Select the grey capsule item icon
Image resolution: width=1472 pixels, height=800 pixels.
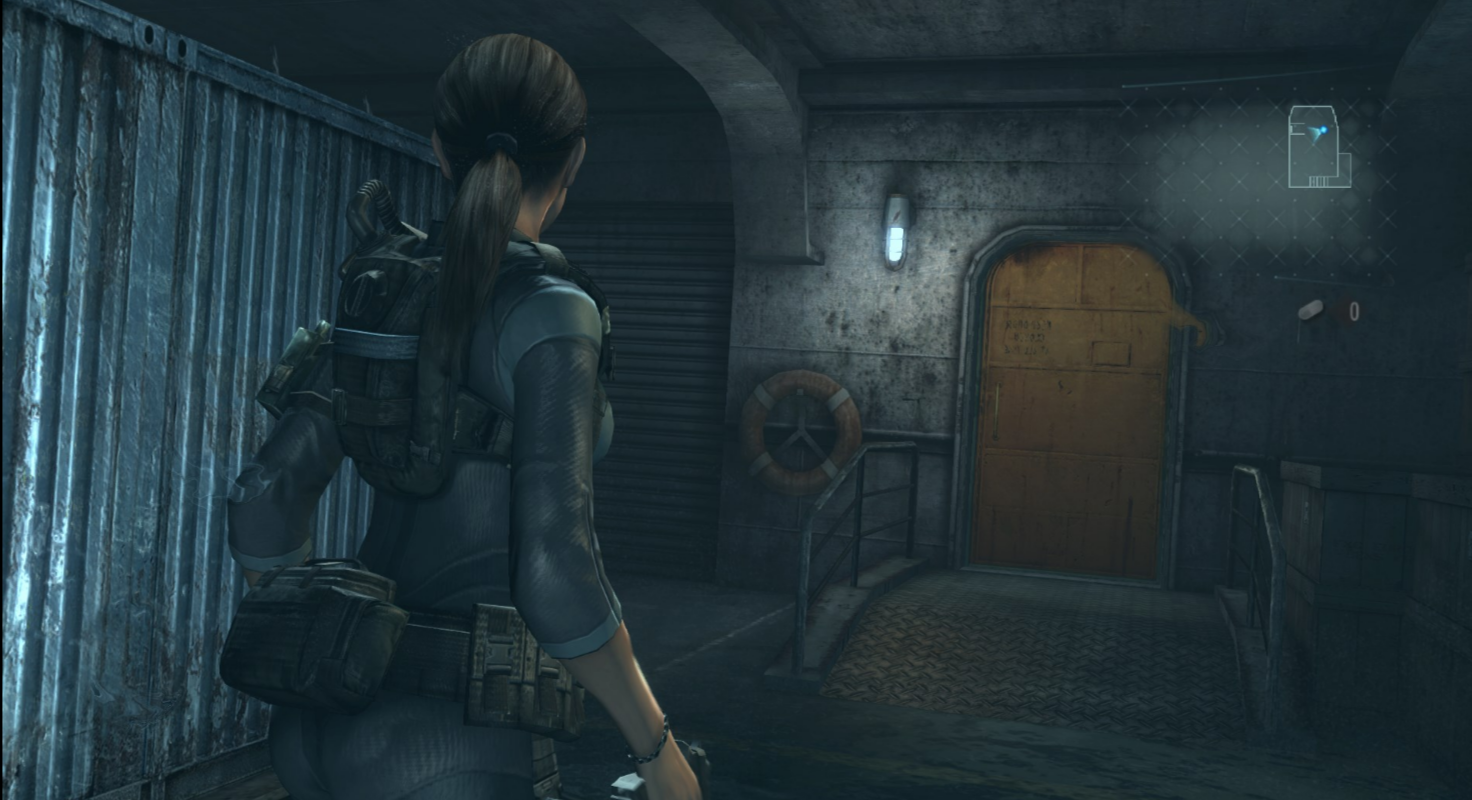(x=1310, y=310)
